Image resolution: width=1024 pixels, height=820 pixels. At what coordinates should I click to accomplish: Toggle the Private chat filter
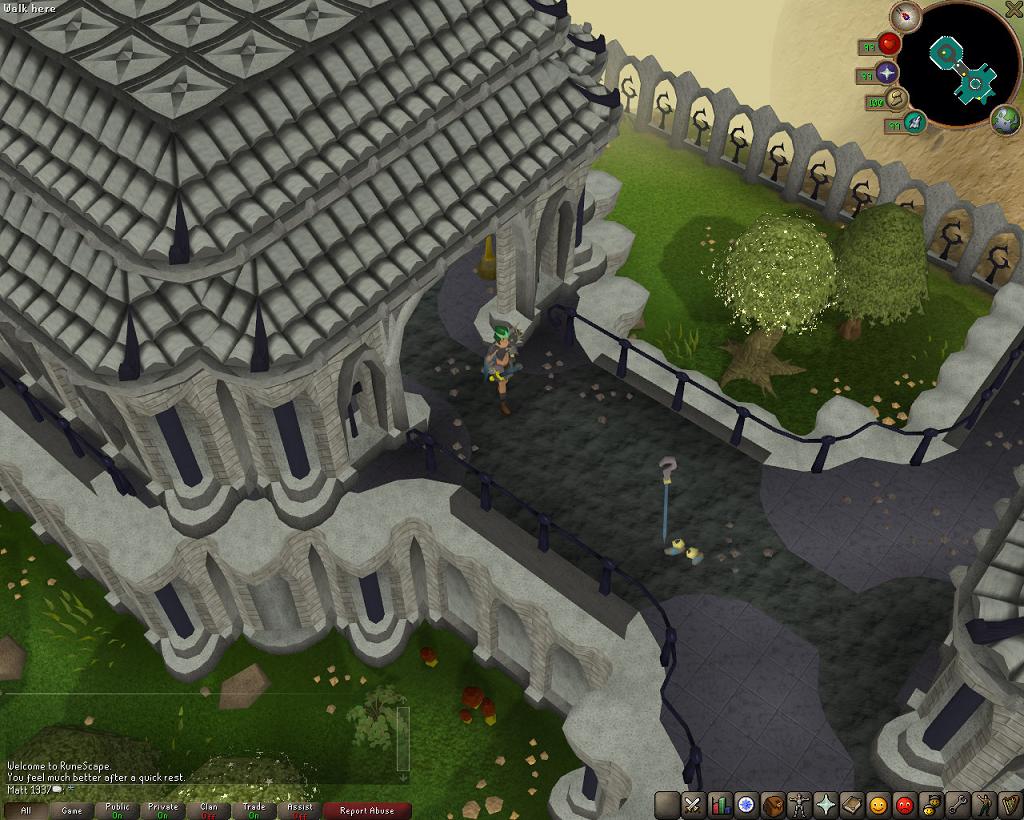click(x=163, y=810)
